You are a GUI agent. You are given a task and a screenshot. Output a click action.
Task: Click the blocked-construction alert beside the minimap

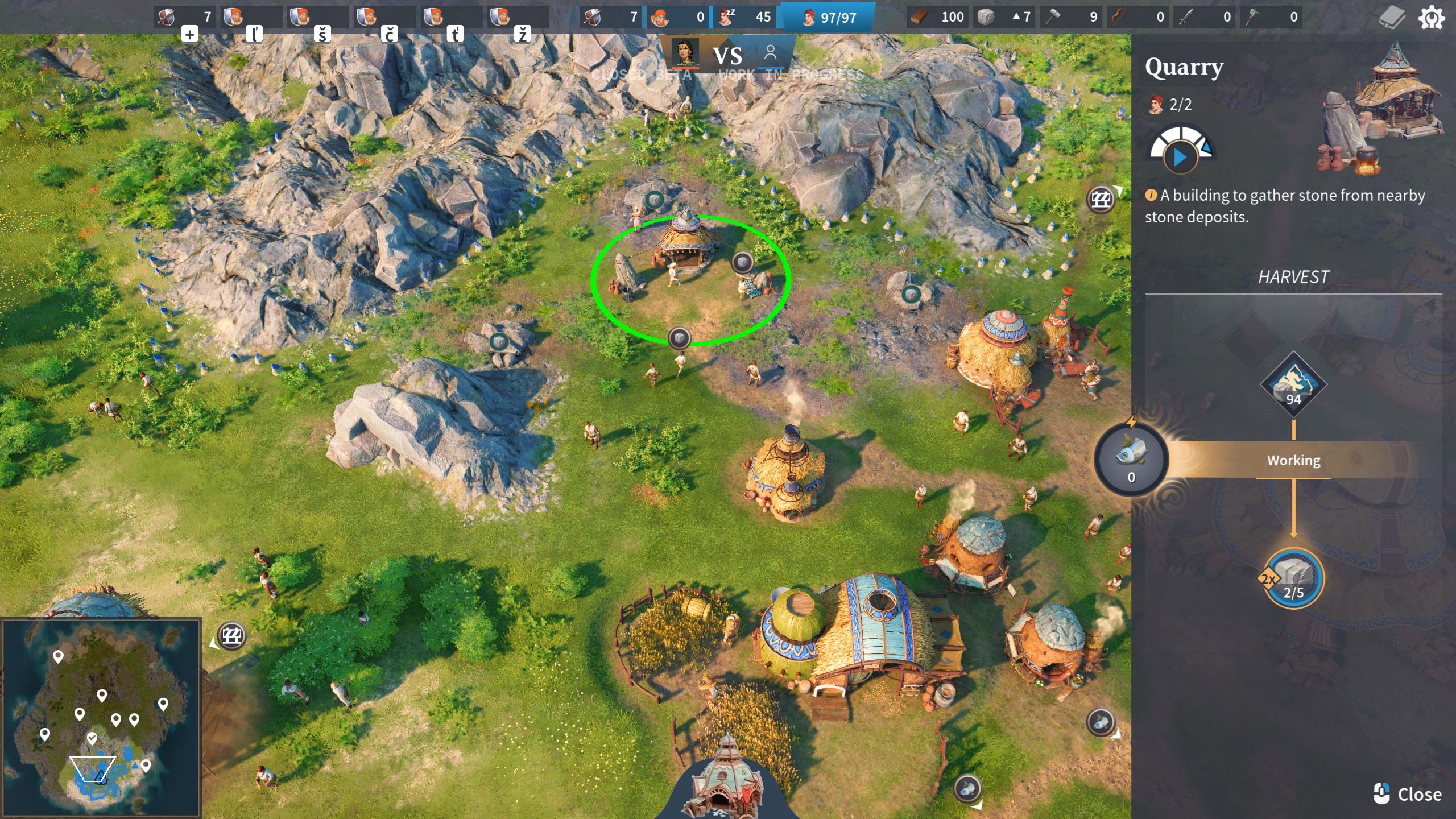coord(231,635)
